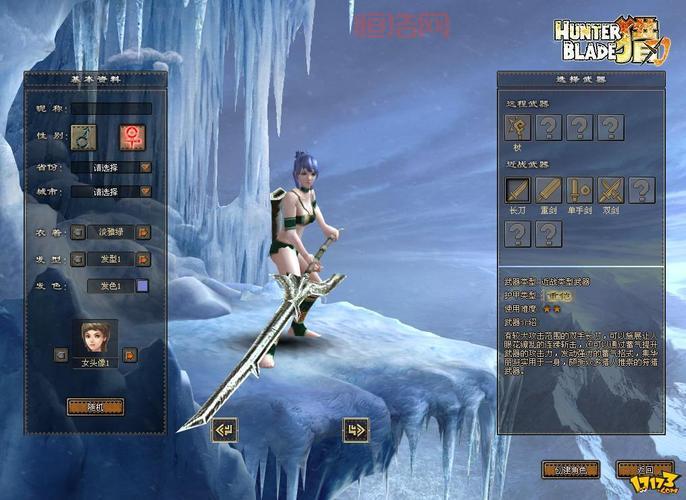The height and width of the screenshot is (500, 686).
Task: Select the red female gender icon
Action: pyautogui.click(x=131, y=137)
